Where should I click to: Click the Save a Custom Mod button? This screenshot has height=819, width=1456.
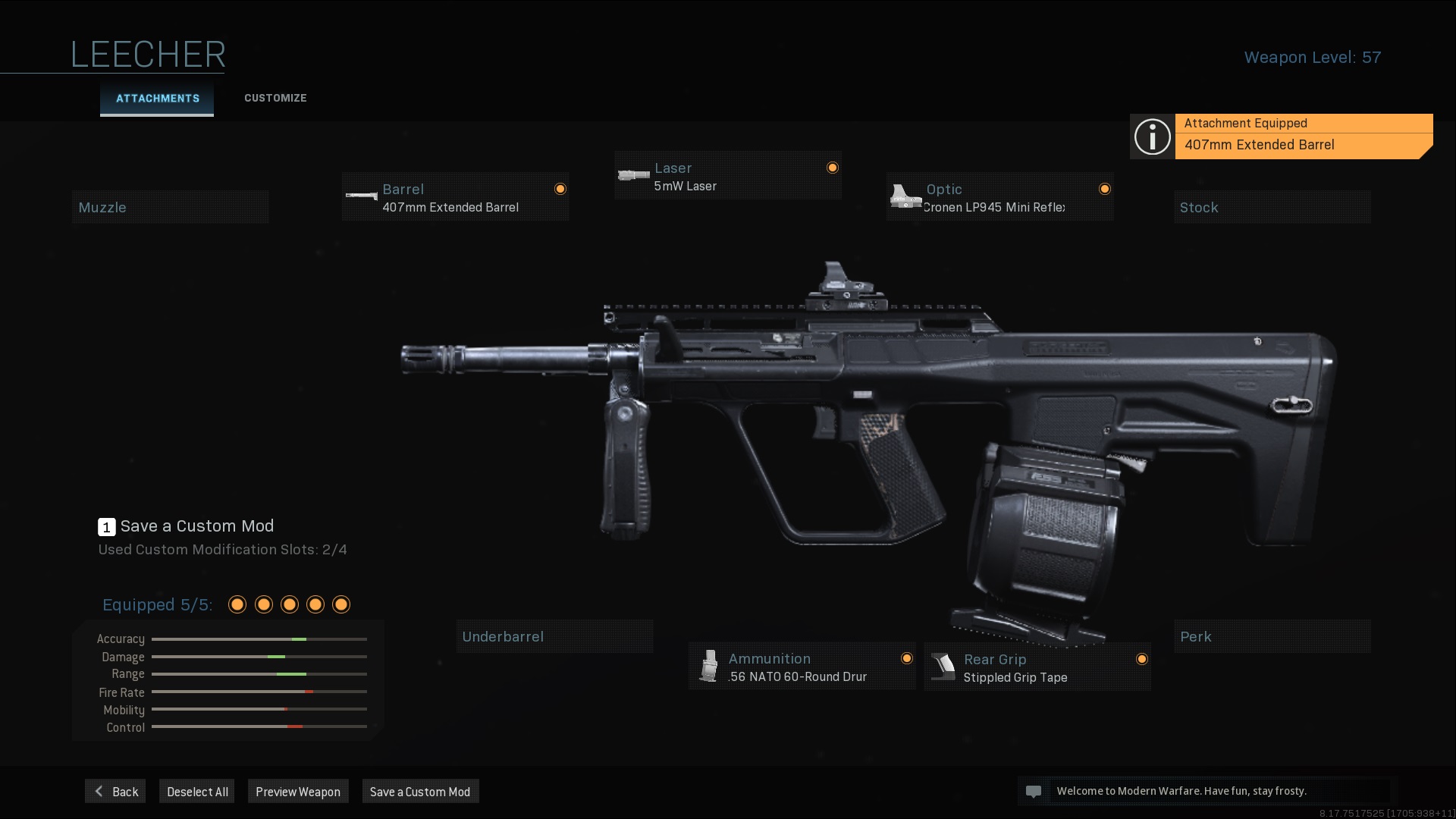tap(420, 792)
